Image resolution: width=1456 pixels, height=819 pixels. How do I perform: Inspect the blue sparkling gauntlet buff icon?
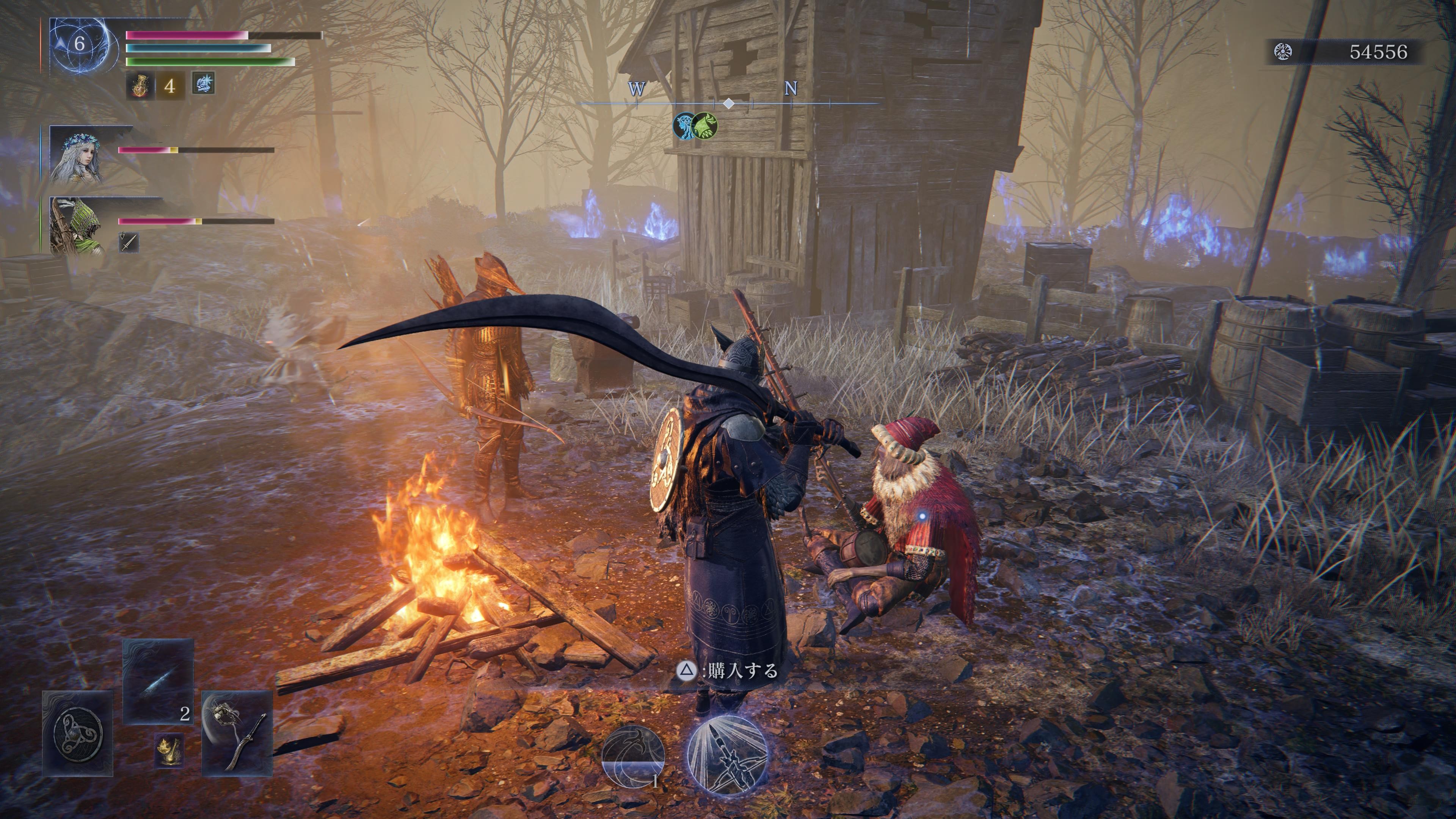[203, 84]
